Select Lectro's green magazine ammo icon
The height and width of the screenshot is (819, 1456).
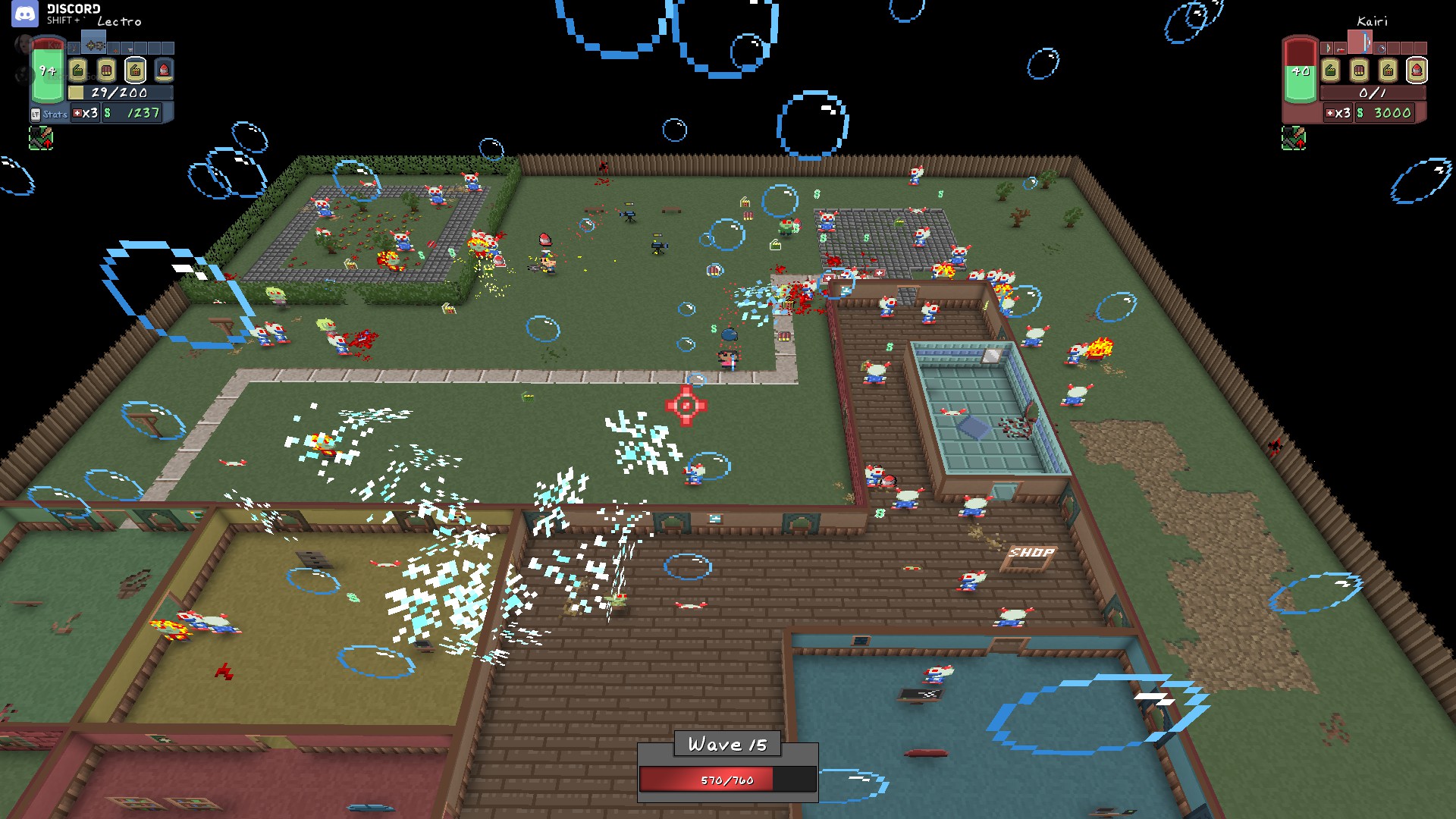click(78, 70)
